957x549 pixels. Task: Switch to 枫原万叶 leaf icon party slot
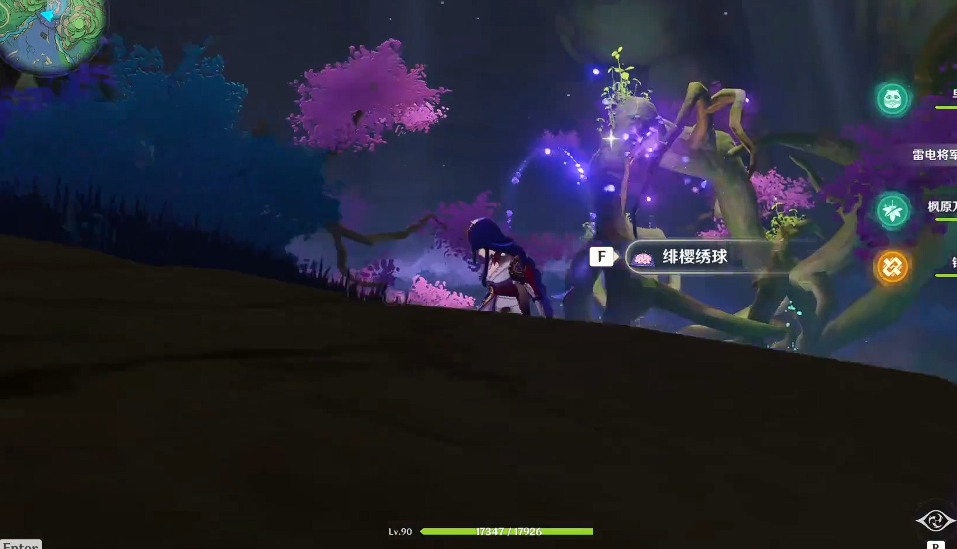[x=892, y=210]
